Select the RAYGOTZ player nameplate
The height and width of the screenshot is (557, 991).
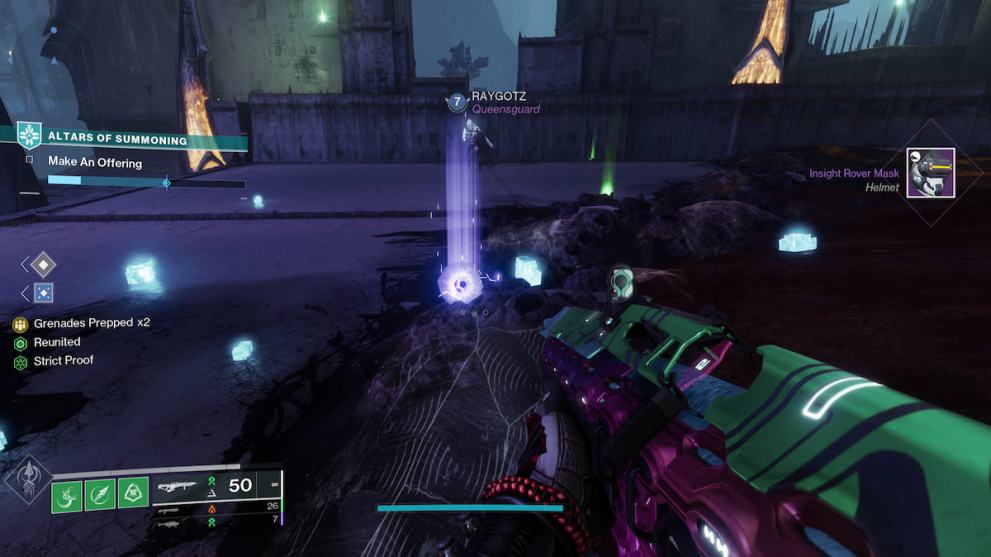(x=498, y=96)
